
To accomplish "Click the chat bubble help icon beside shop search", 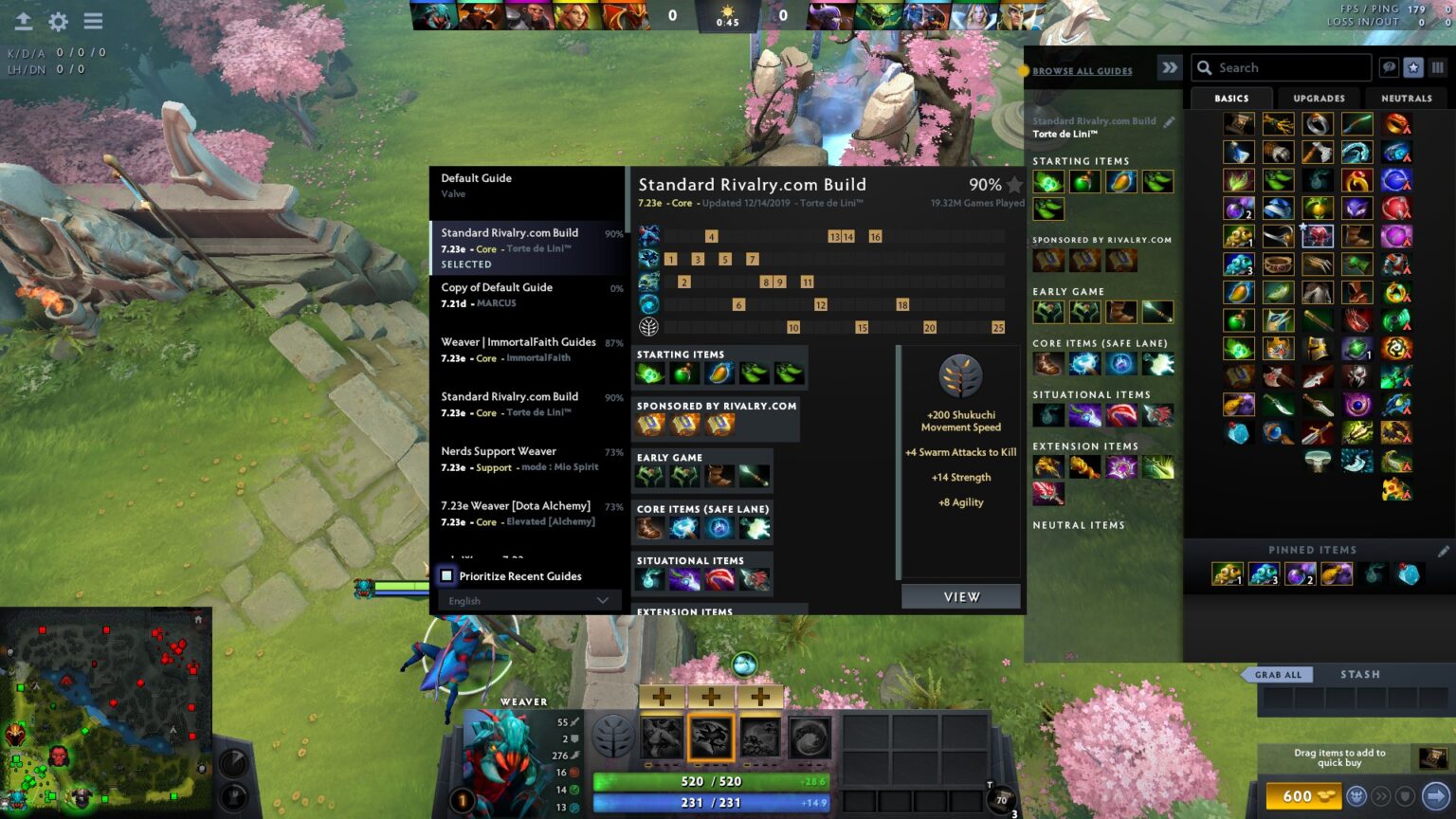I will [1388, 67].
